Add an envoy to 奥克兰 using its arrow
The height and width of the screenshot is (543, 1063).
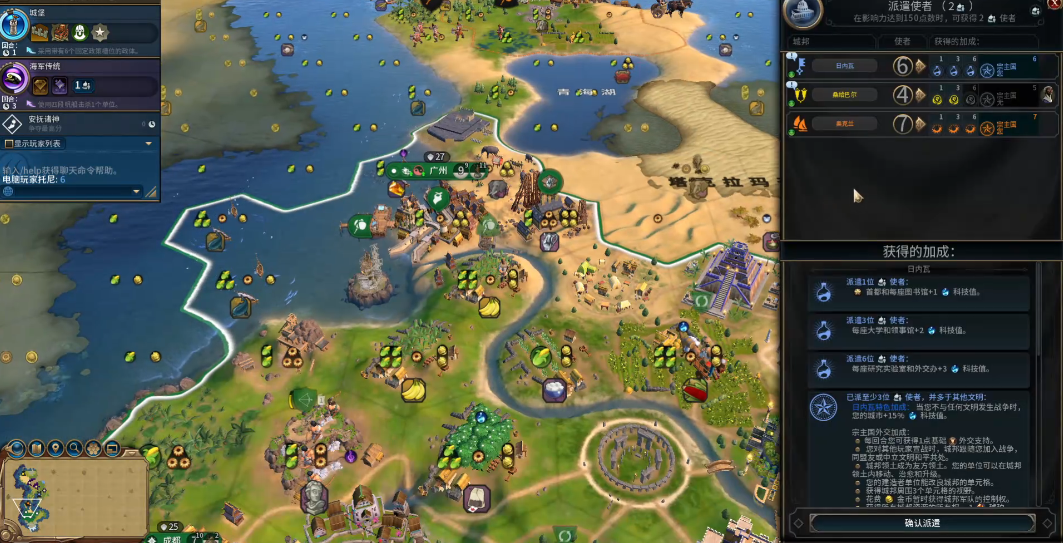920,125
